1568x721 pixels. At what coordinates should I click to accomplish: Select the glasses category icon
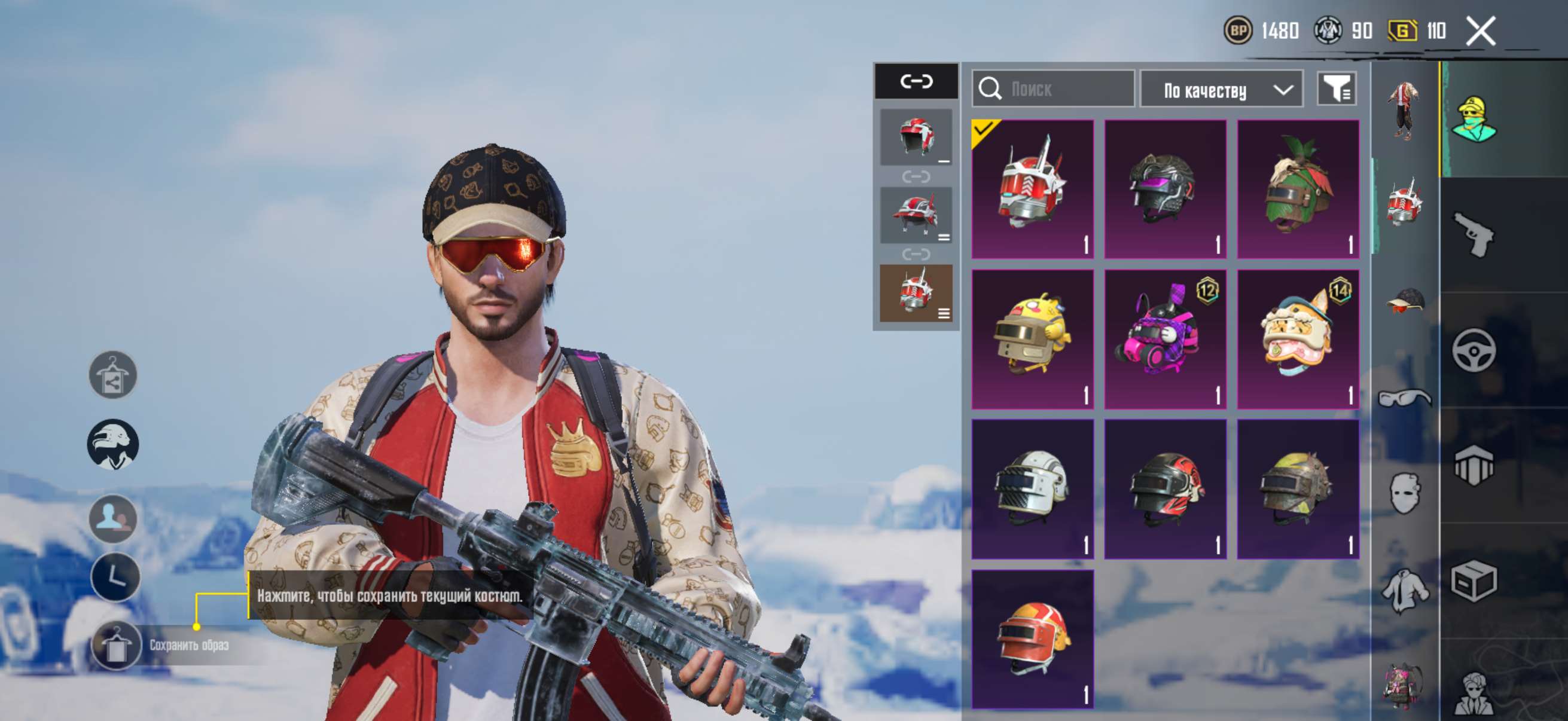1405,399
